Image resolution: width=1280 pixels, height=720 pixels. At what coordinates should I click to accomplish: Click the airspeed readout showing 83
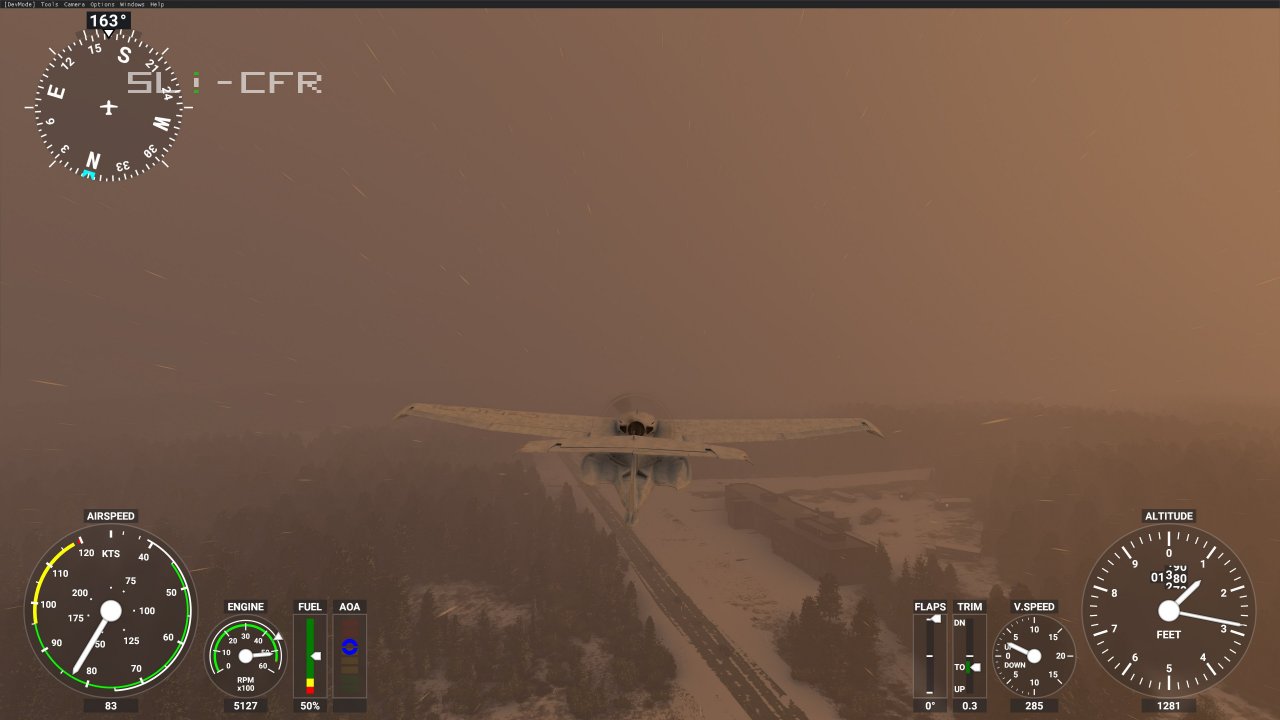[x=112, y=706]
